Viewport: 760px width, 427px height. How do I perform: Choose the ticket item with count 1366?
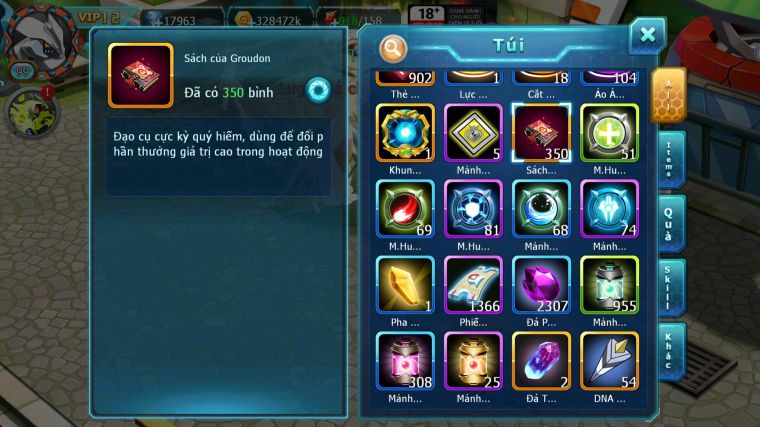(x=473, y=285)
